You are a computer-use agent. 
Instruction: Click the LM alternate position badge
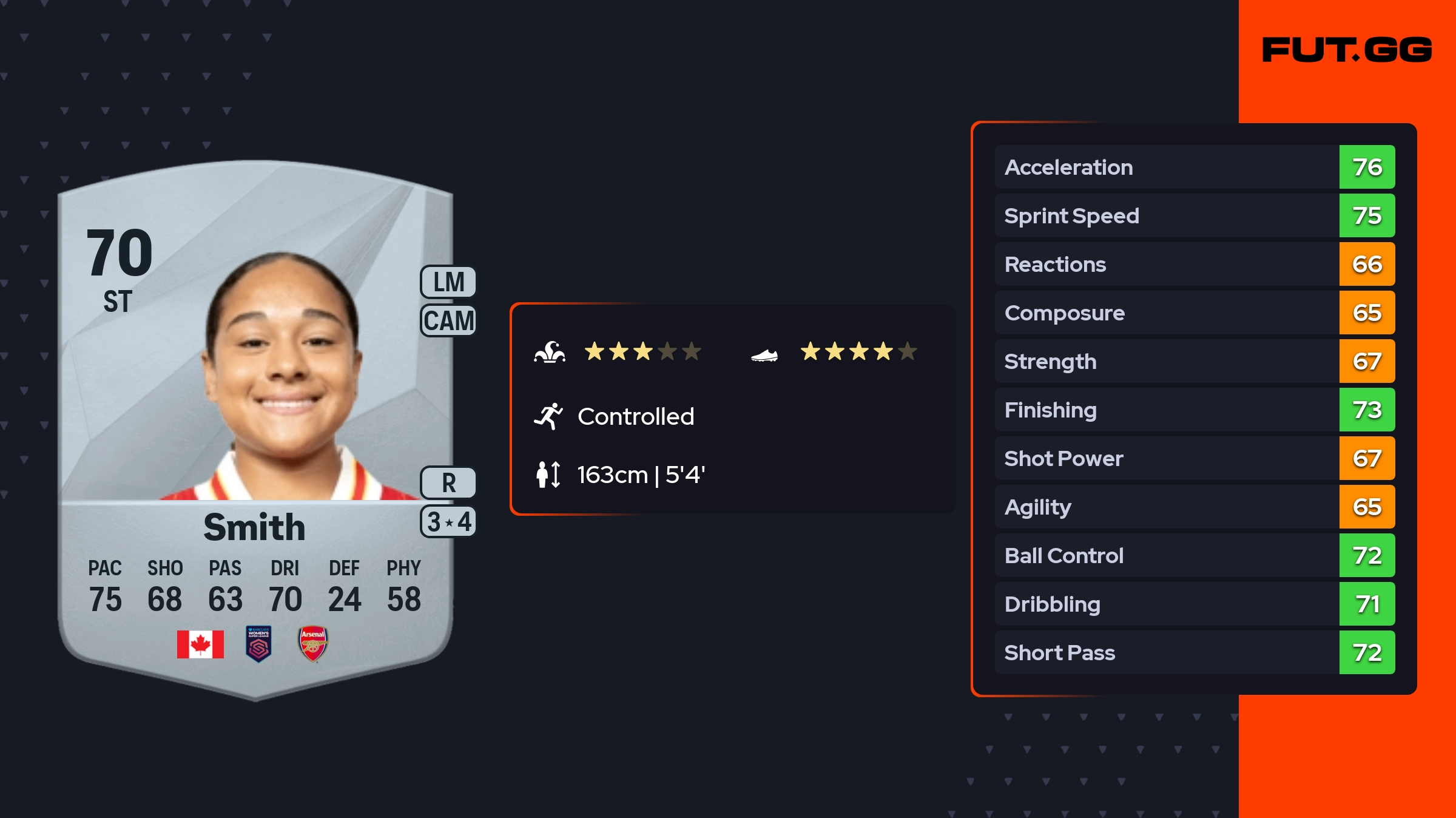448,282
